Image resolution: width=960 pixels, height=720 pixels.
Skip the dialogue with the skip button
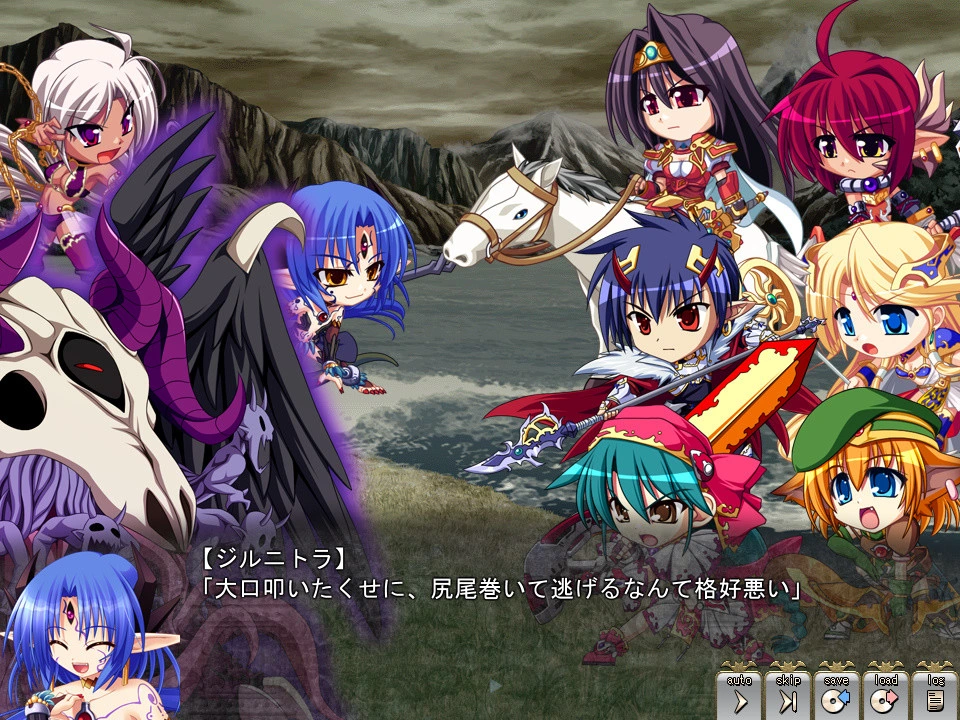pyautogui.click(x=788, y=693)
